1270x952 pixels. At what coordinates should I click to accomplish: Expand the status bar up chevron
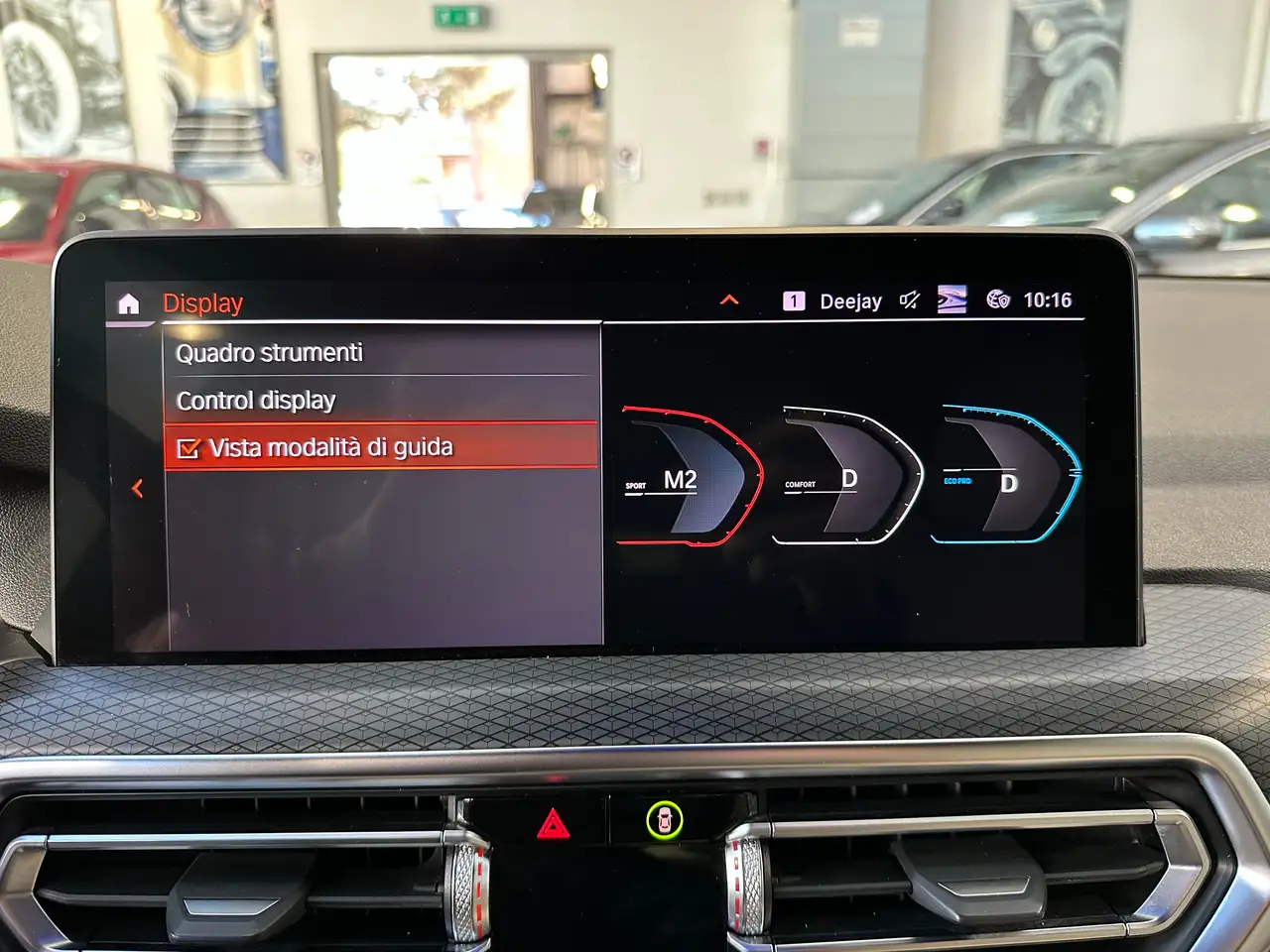click(729, 299)
